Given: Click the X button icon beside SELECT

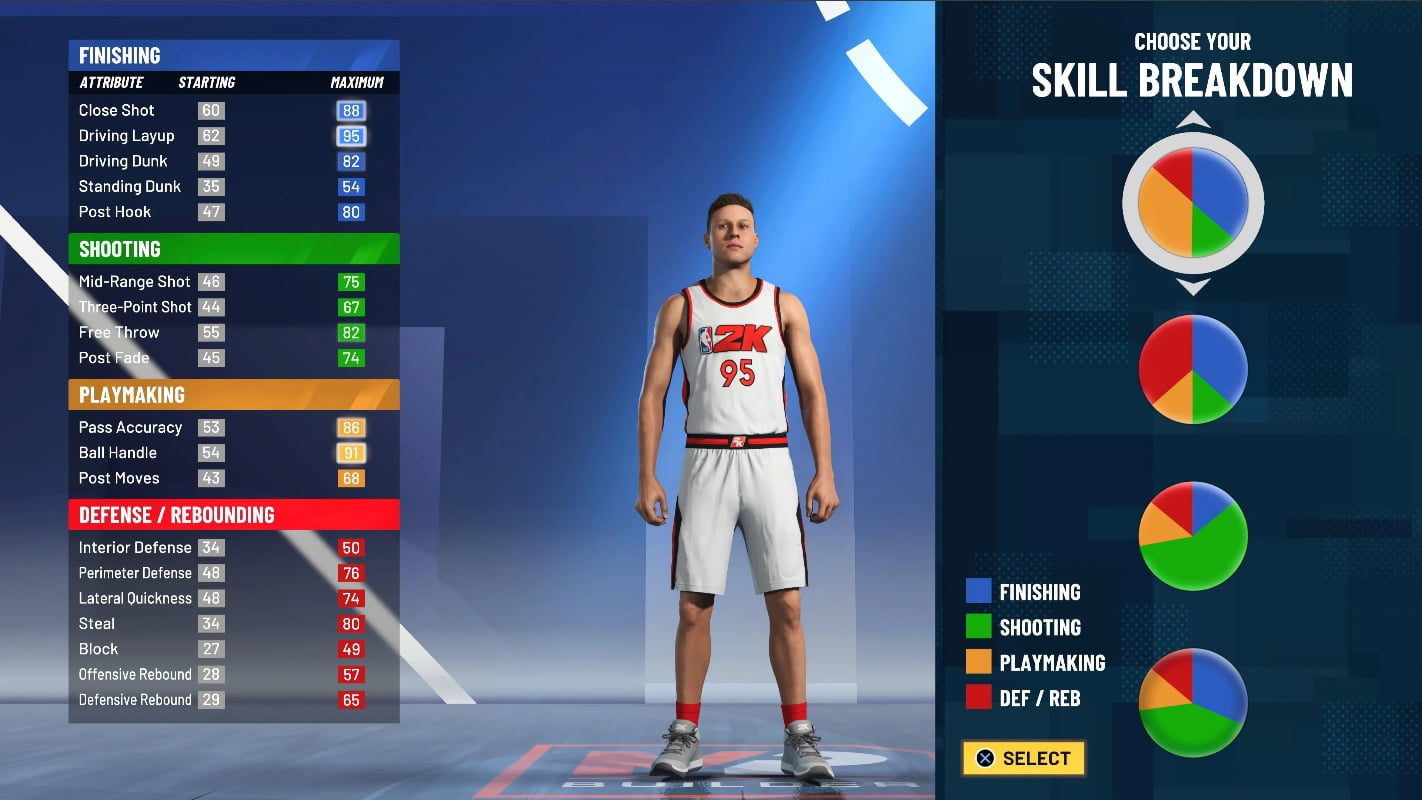Looking at the screenshot, I should point(985,758).
